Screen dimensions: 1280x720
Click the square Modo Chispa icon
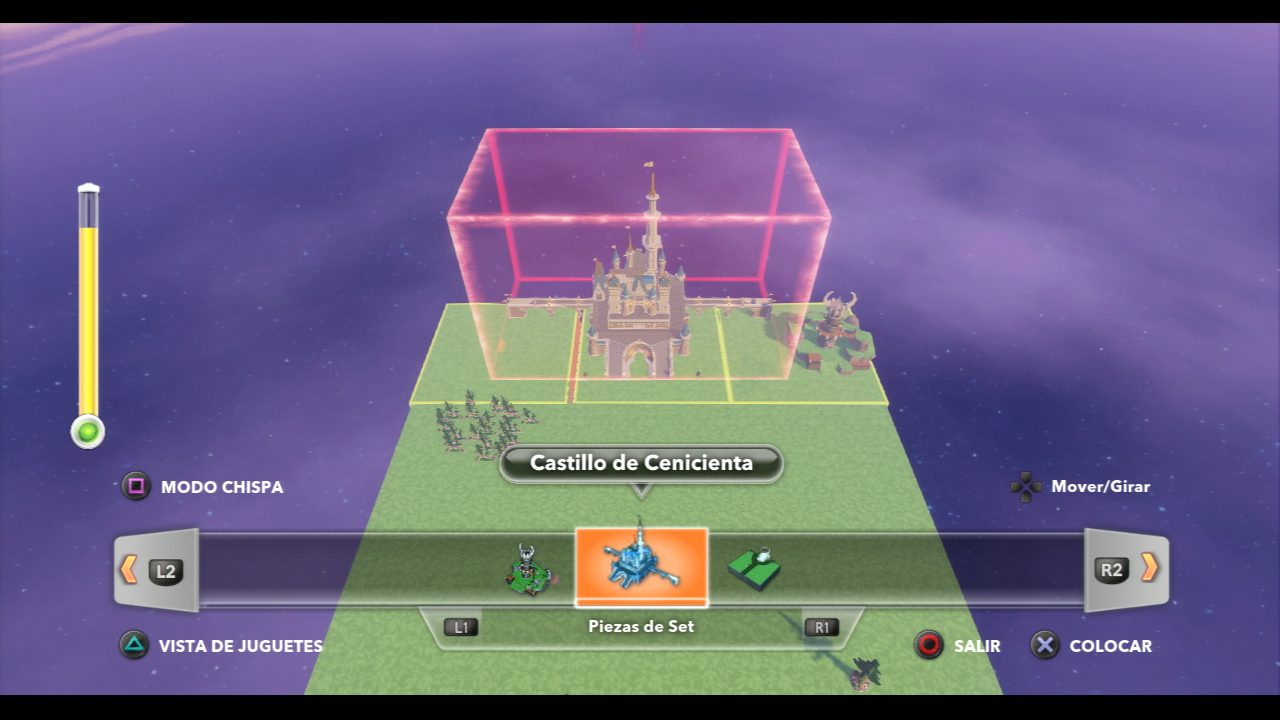(134, 487)
